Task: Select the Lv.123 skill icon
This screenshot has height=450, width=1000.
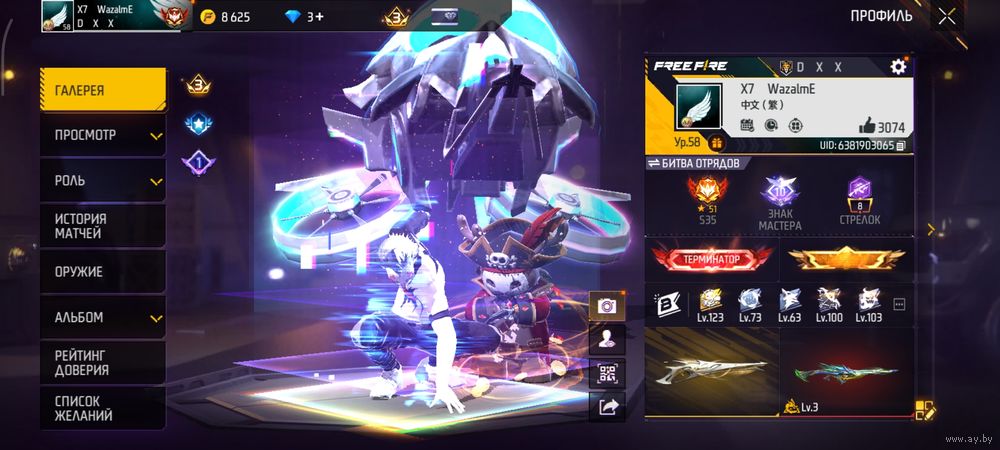Action: click(711, 303)
